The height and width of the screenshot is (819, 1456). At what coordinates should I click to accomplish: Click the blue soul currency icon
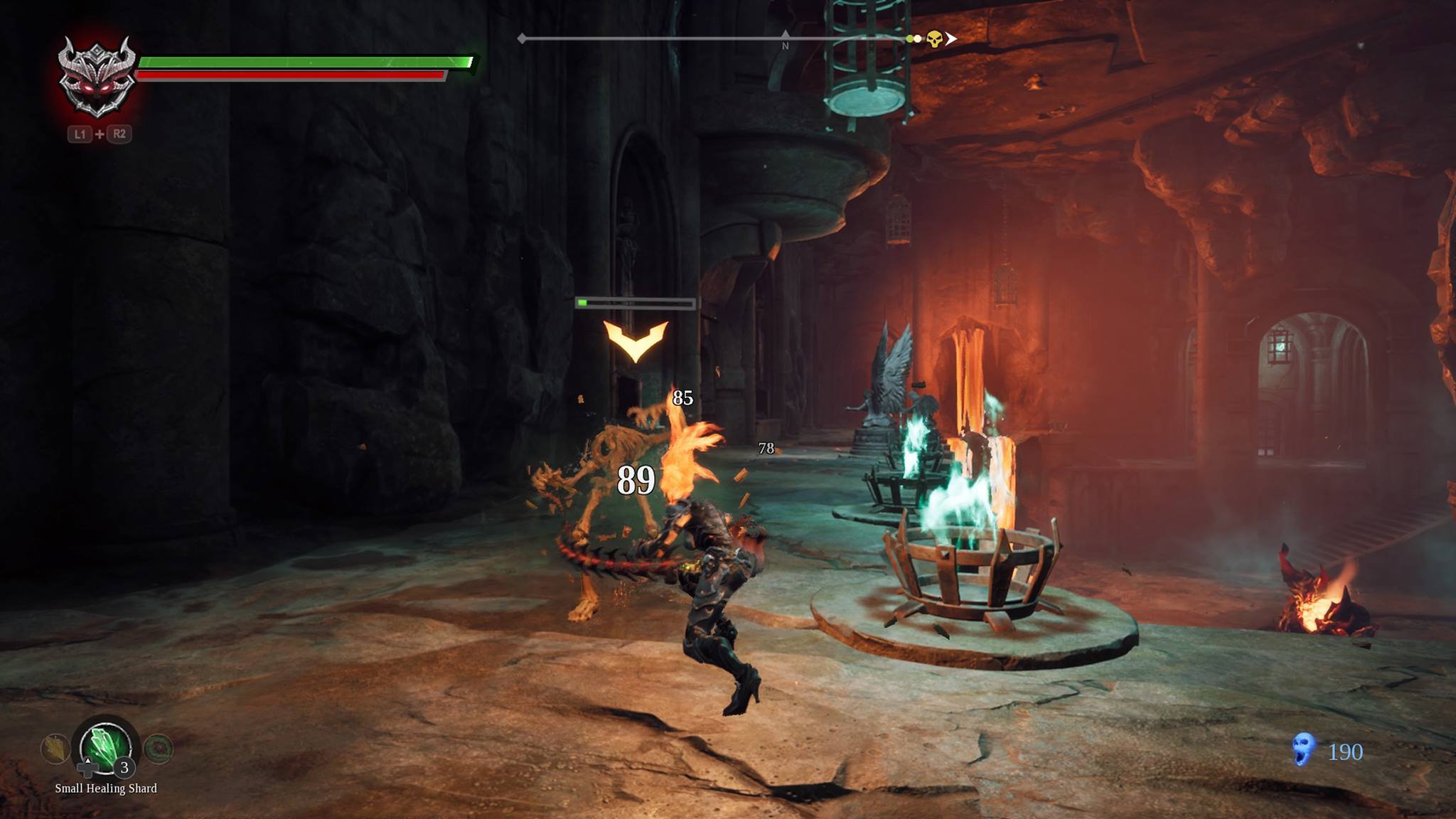[1302, 750]
